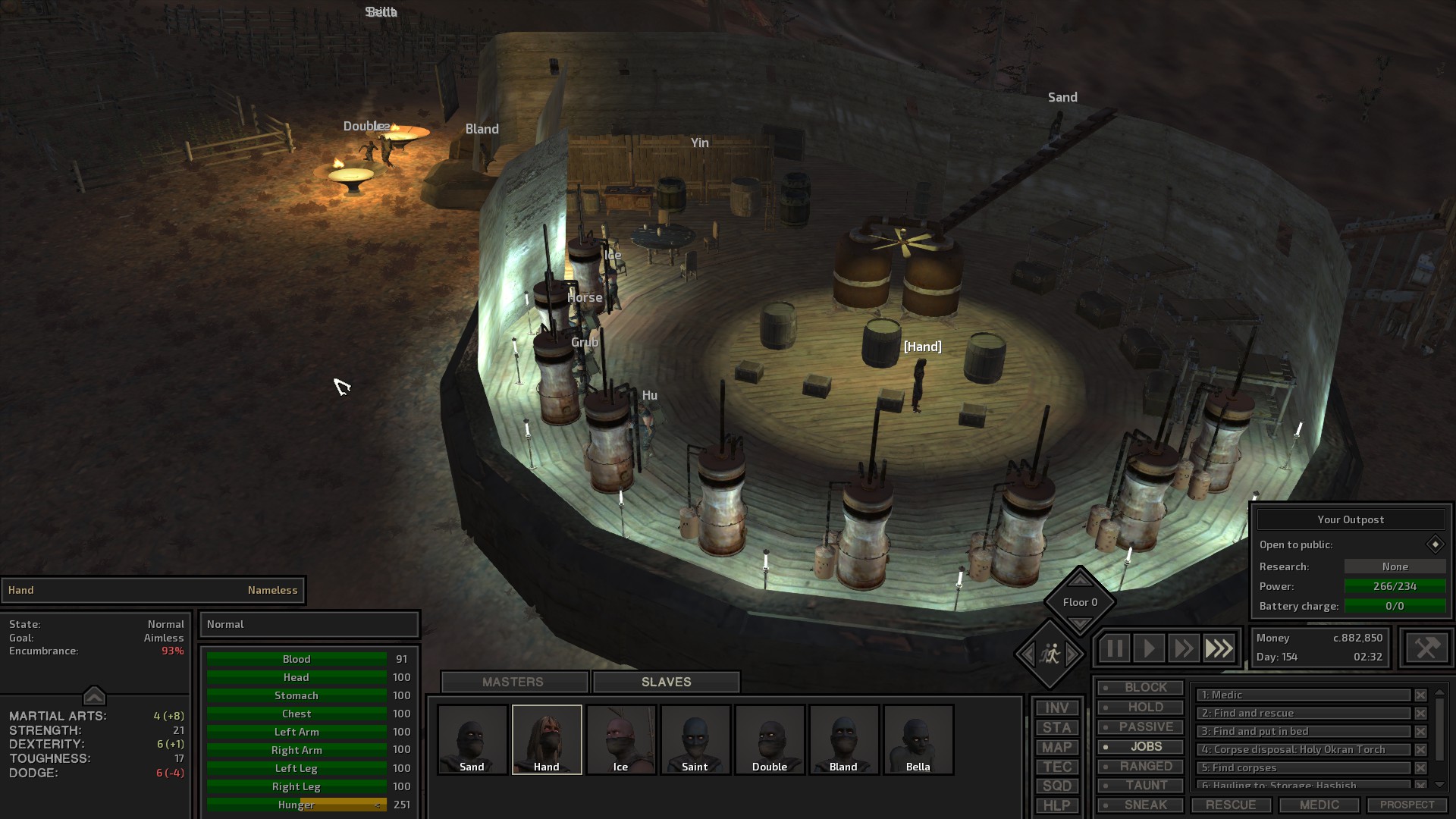Image resolution: width=1456 pixels, height=819 pixels.
Task: Open the build mode hammer-wrench button
Action: point(1426,648)
